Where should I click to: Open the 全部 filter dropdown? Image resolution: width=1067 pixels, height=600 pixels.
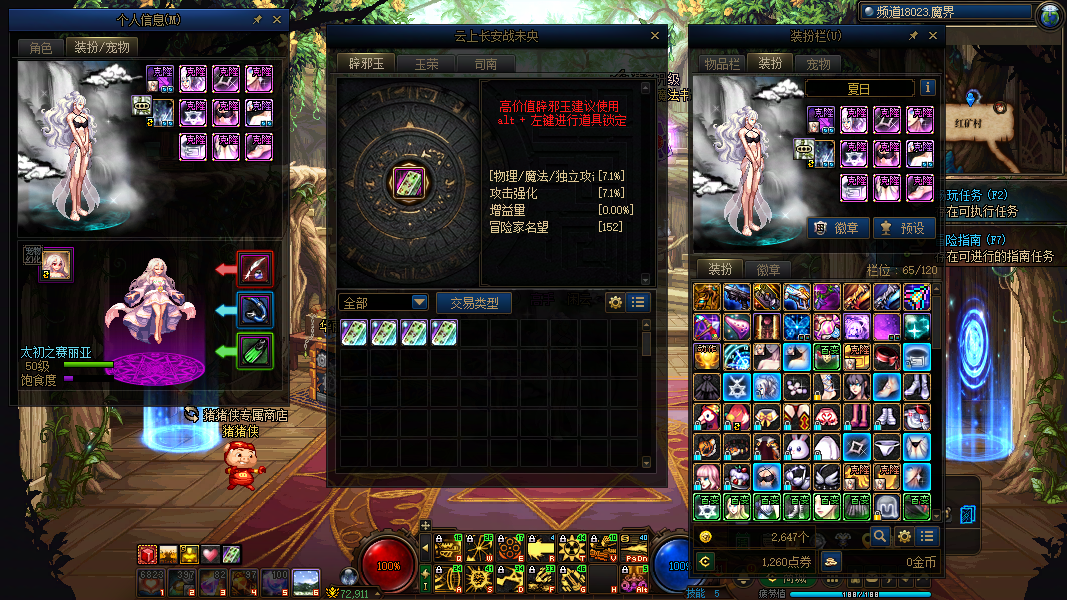pyautogui.click(x=385, y=302)
